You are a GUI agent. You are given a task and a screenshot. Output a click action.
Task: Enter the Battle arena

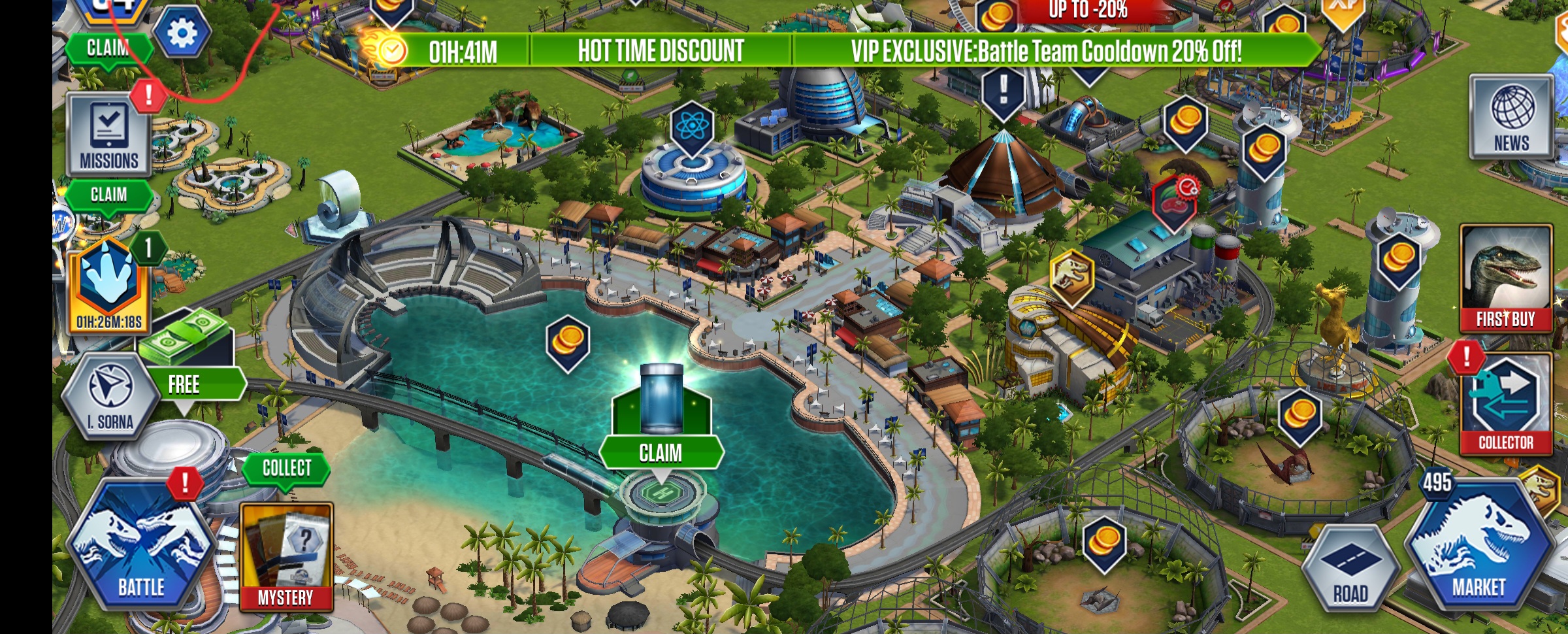141,548
